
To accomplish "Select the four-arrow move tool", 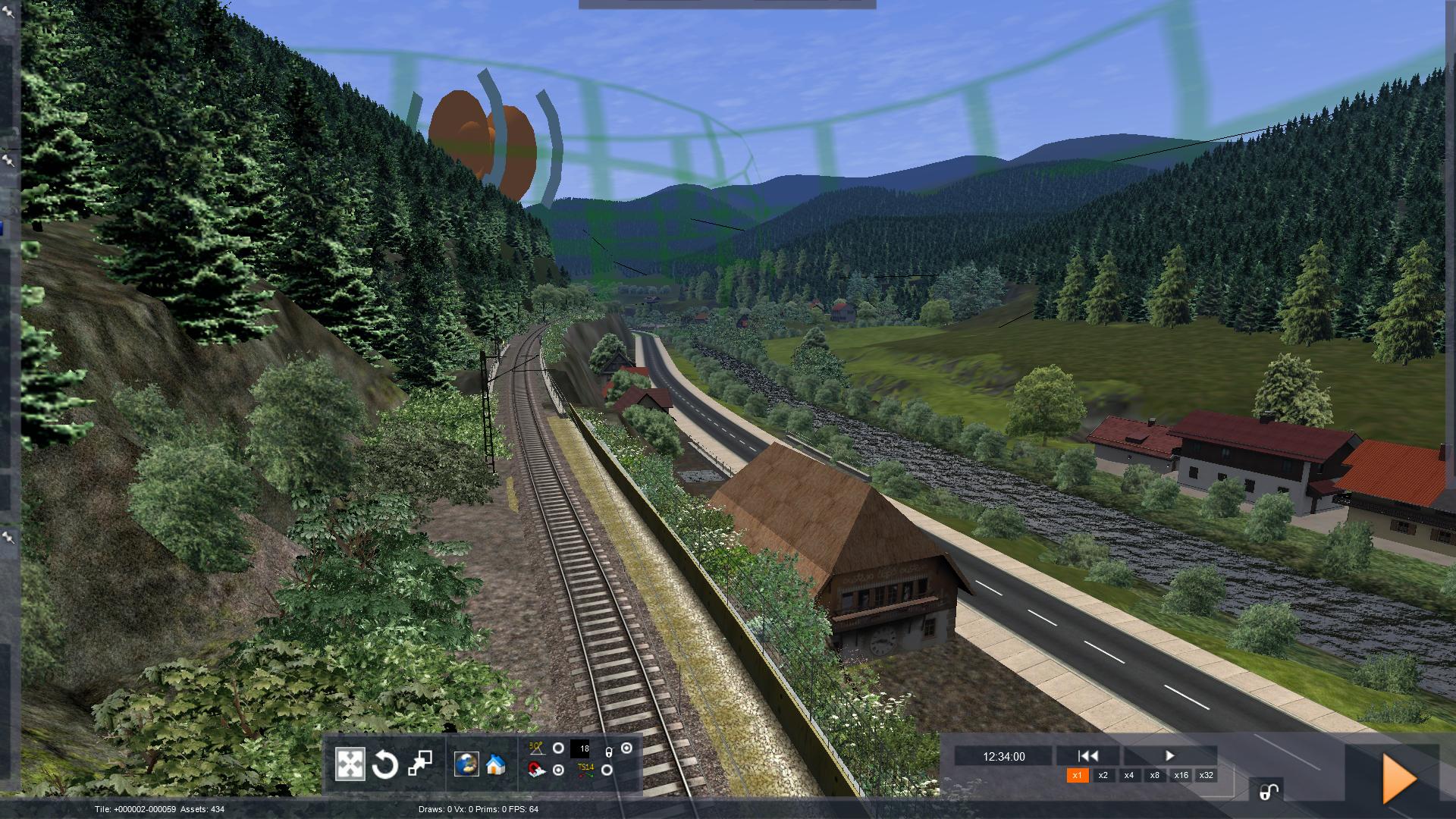I will [x=350, y=764].
